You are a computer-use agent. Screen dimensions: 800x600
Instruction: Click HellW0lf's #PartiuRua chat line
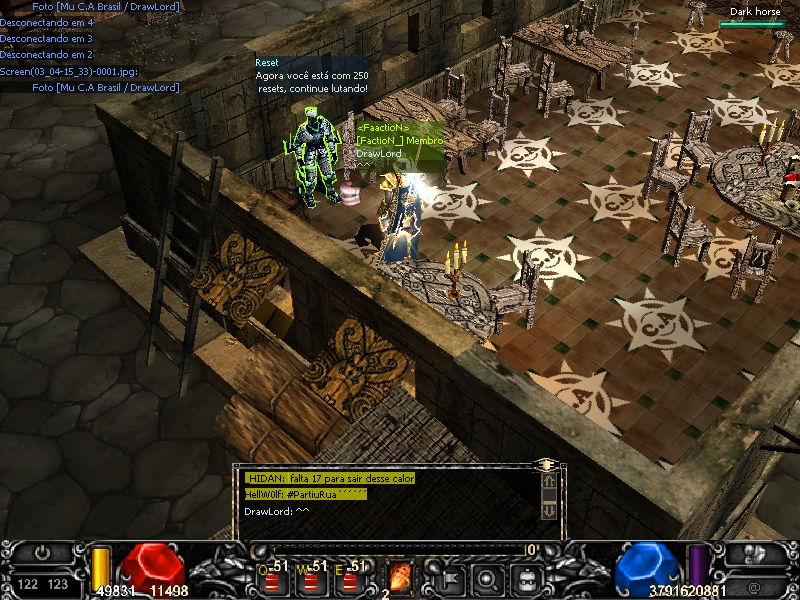click(306, 495)
